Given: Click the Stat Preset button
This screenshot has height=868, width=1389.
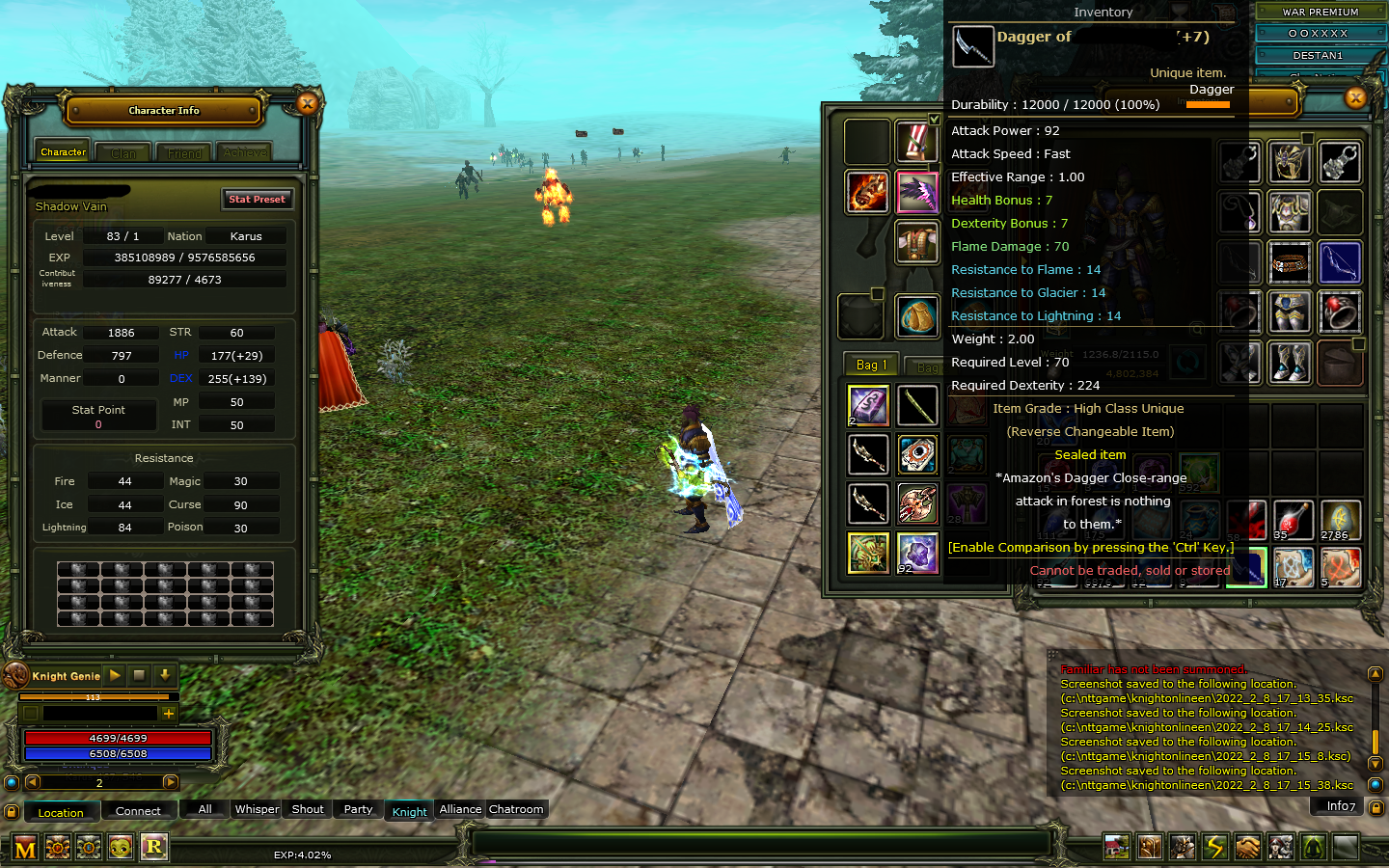Looking at the screenshot, I should (x=257, y=199).
